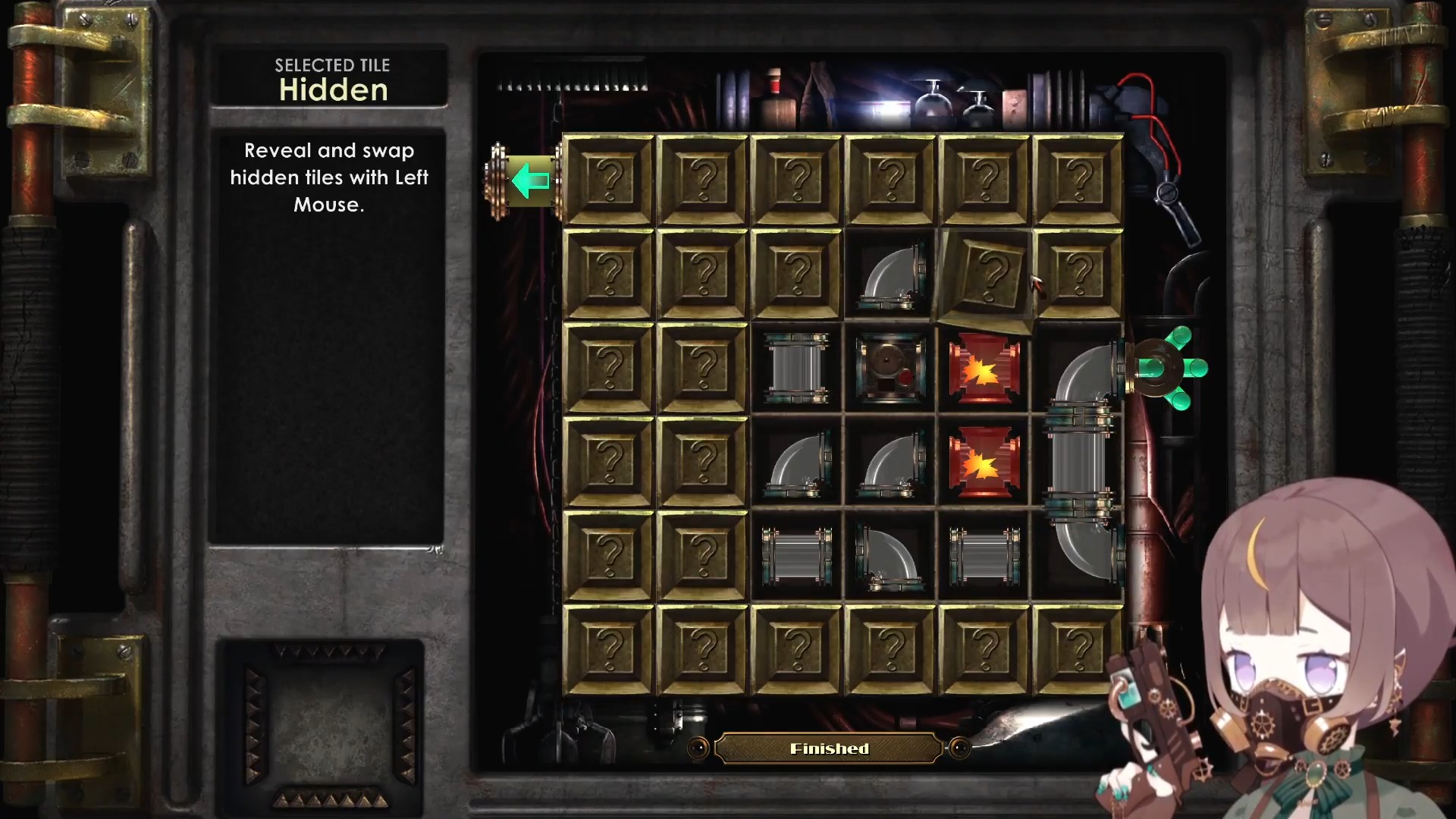Select the brass valve mechanism tile
The width and height of the screenshot is (1456, 819).
890,369
